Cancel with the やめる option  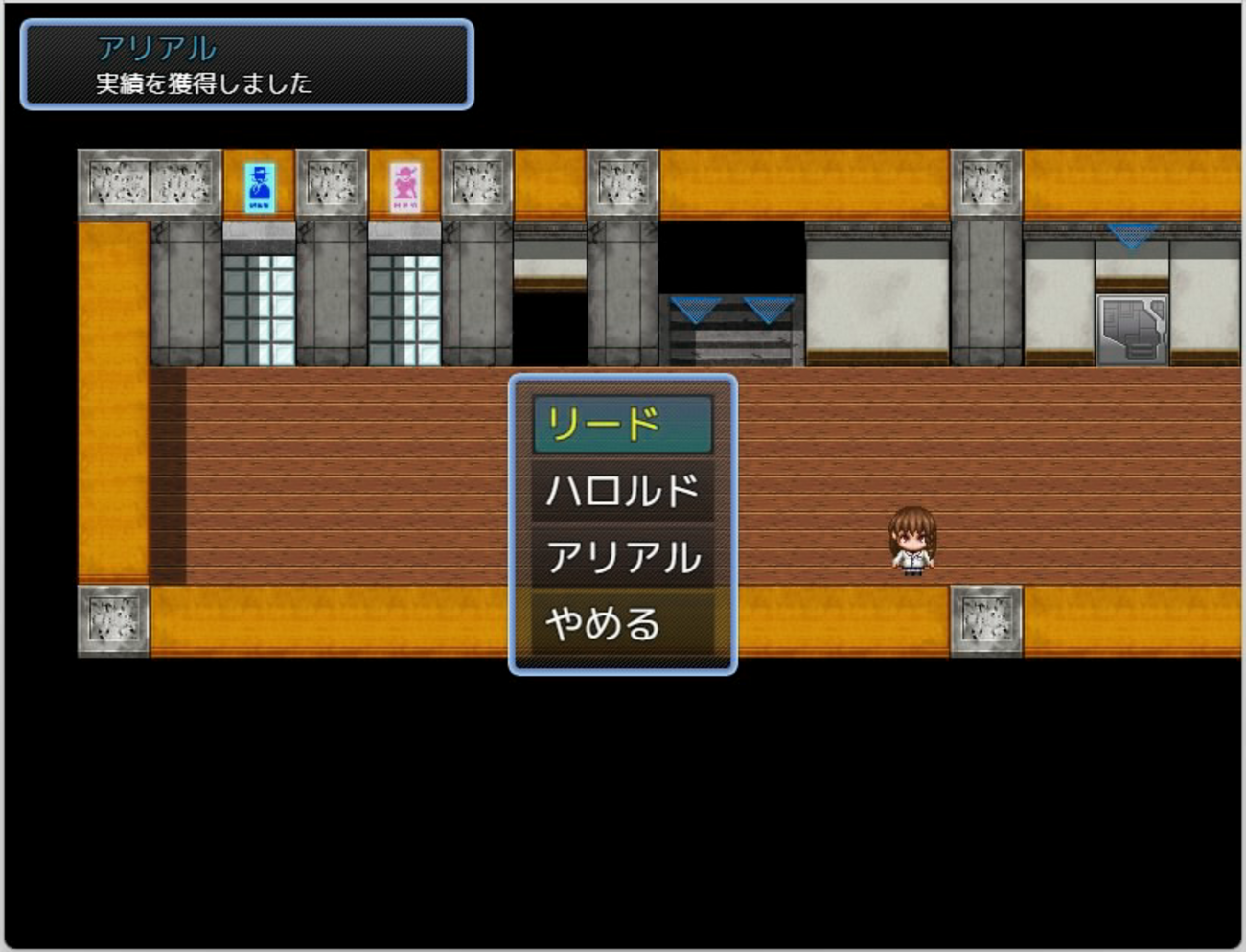[x=622, y=624]
